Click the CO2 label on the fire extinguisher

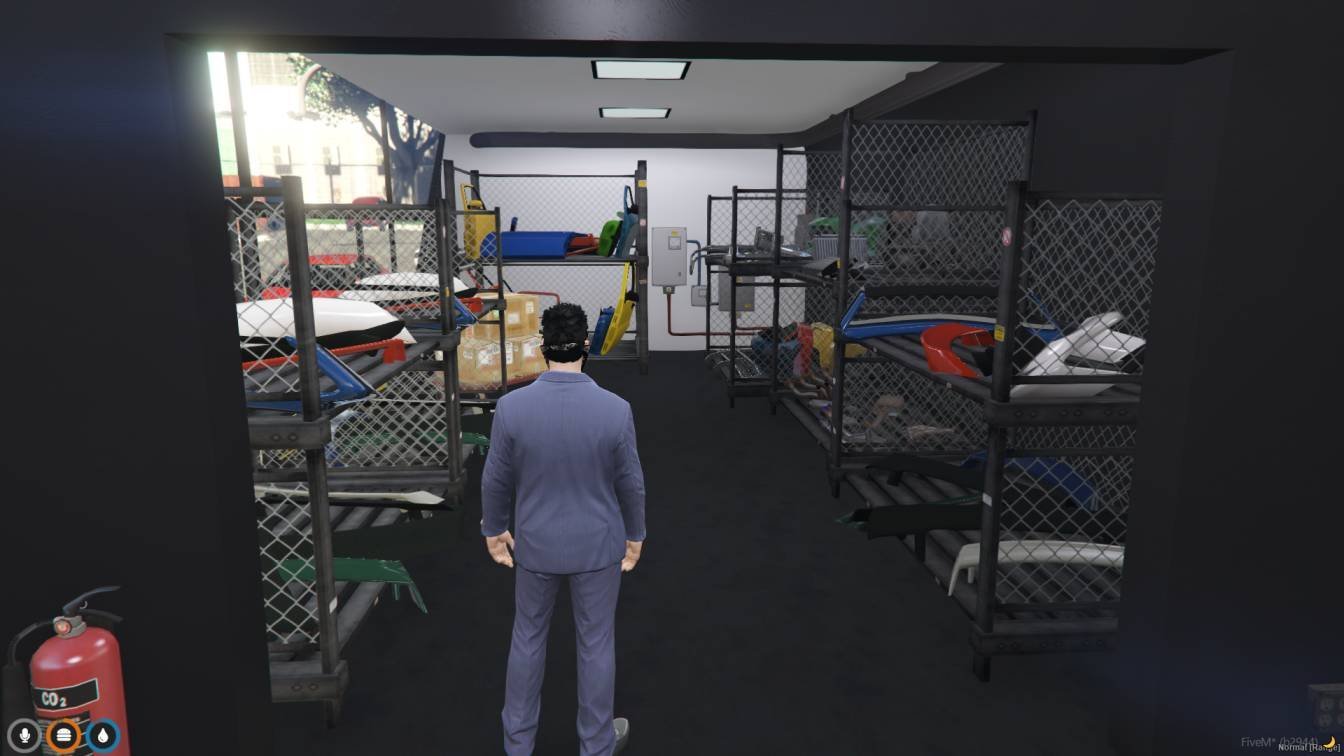tap(53, 699)
